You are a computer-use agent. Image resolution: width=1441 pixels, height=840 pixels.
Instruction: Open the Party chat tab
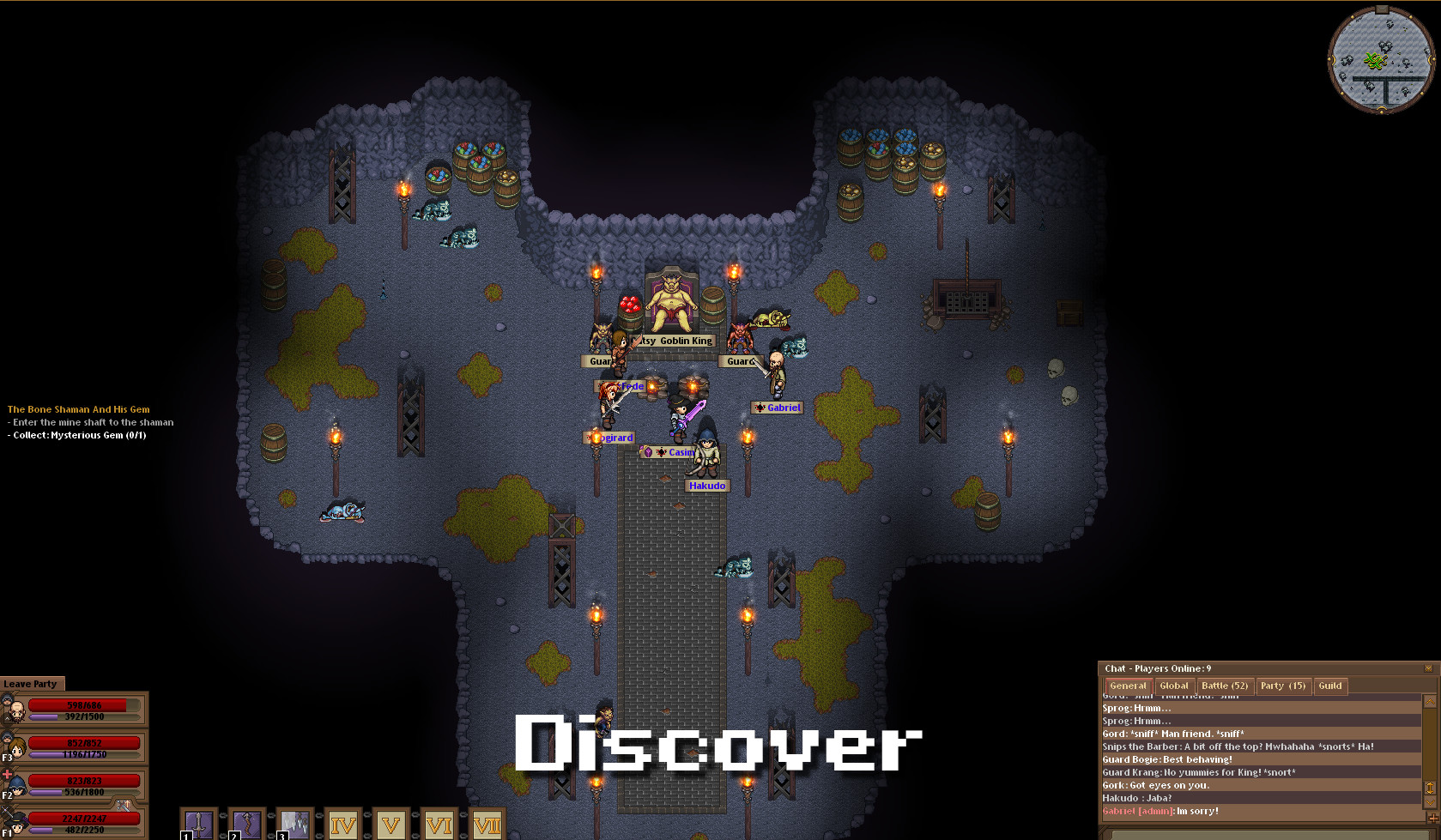click(x=1282, y=686)
